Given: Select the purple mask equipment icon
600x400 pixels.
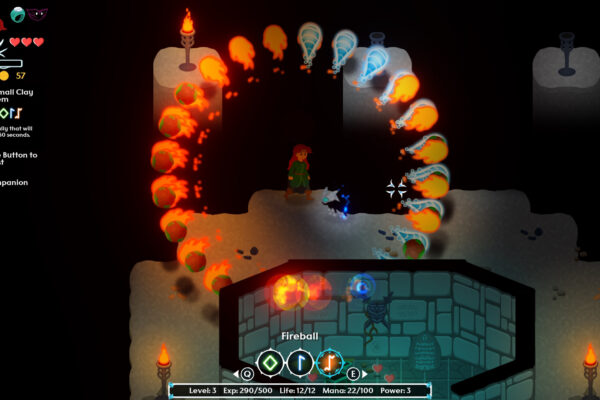Looking at the screenshot, I should point(37,14).
